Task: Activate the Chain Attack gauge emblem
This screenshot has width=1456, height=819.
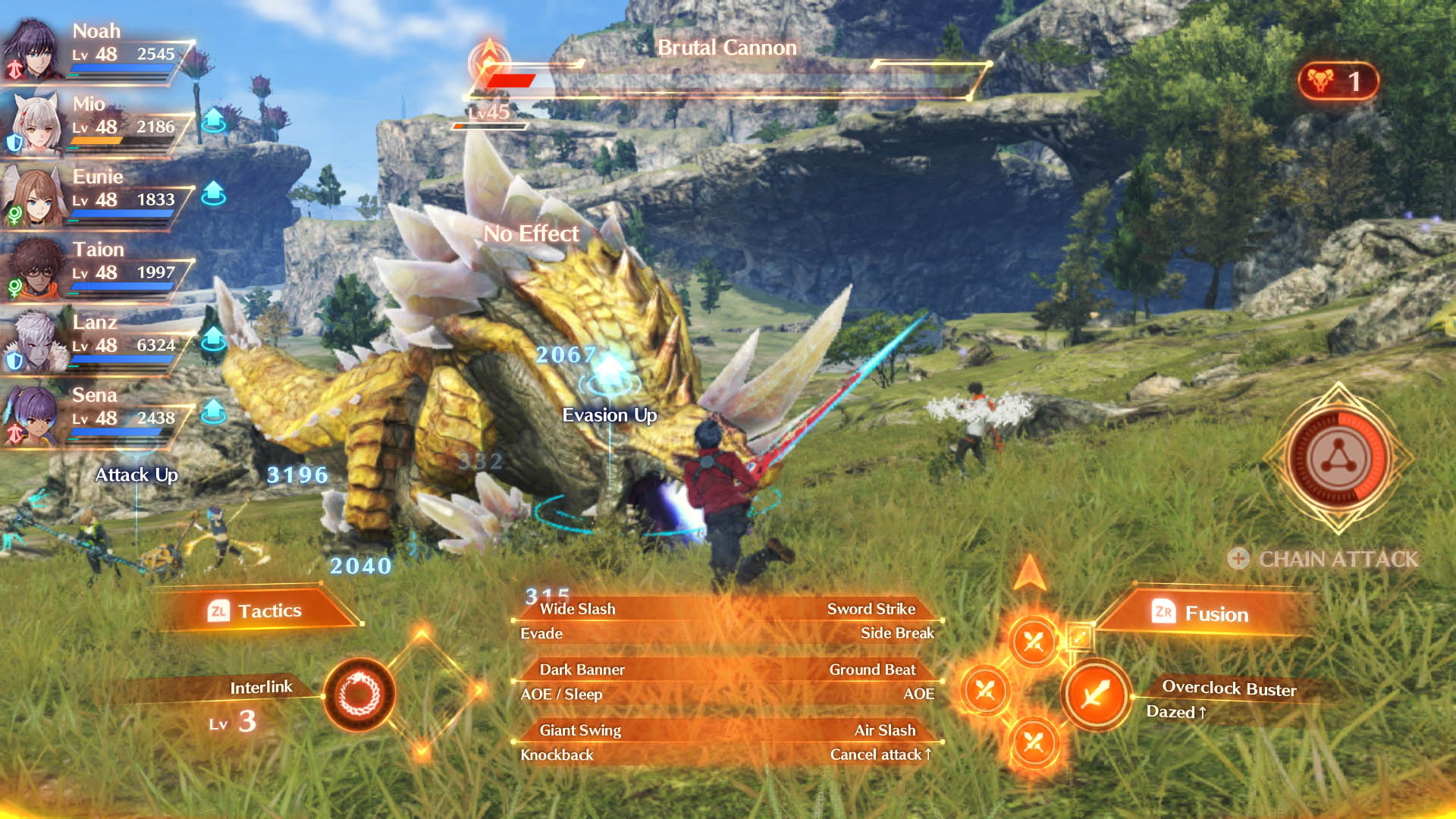Action: click(x=1338, y=458)
